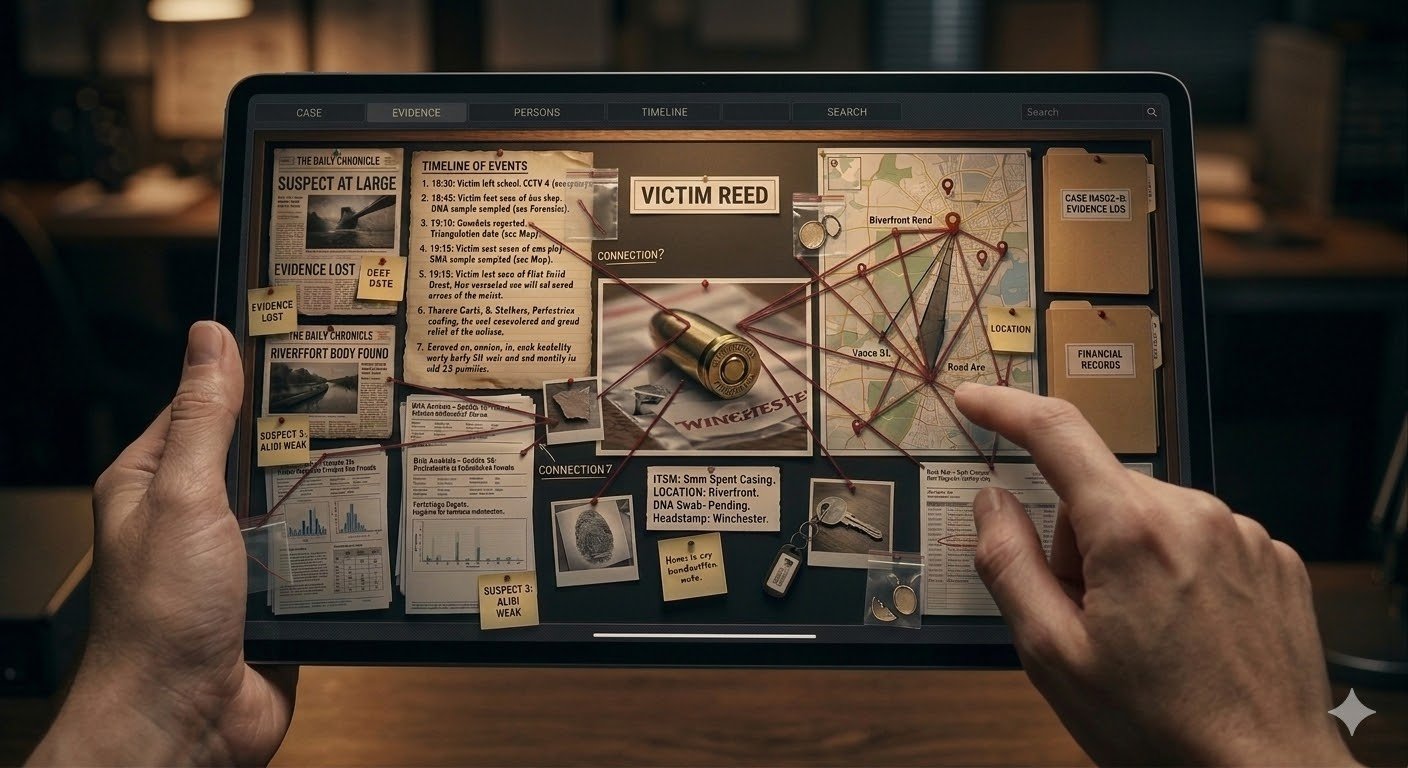1408x768 pixels.
Task: Click the magnifier icon in the search bar
Action: (x=1150, y=112)
